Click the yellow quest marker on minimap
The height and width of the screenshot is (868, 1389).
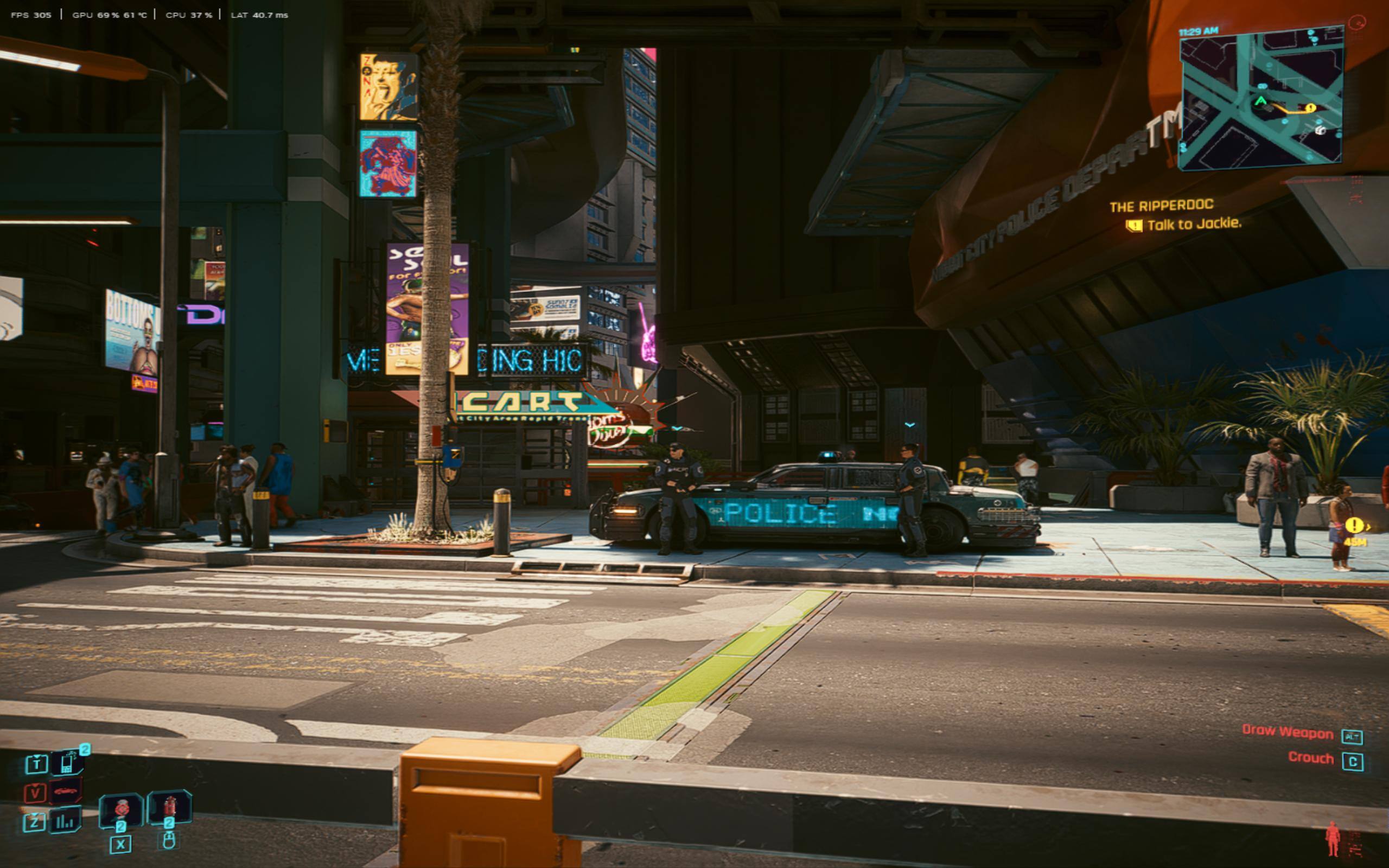[1310, 107]
